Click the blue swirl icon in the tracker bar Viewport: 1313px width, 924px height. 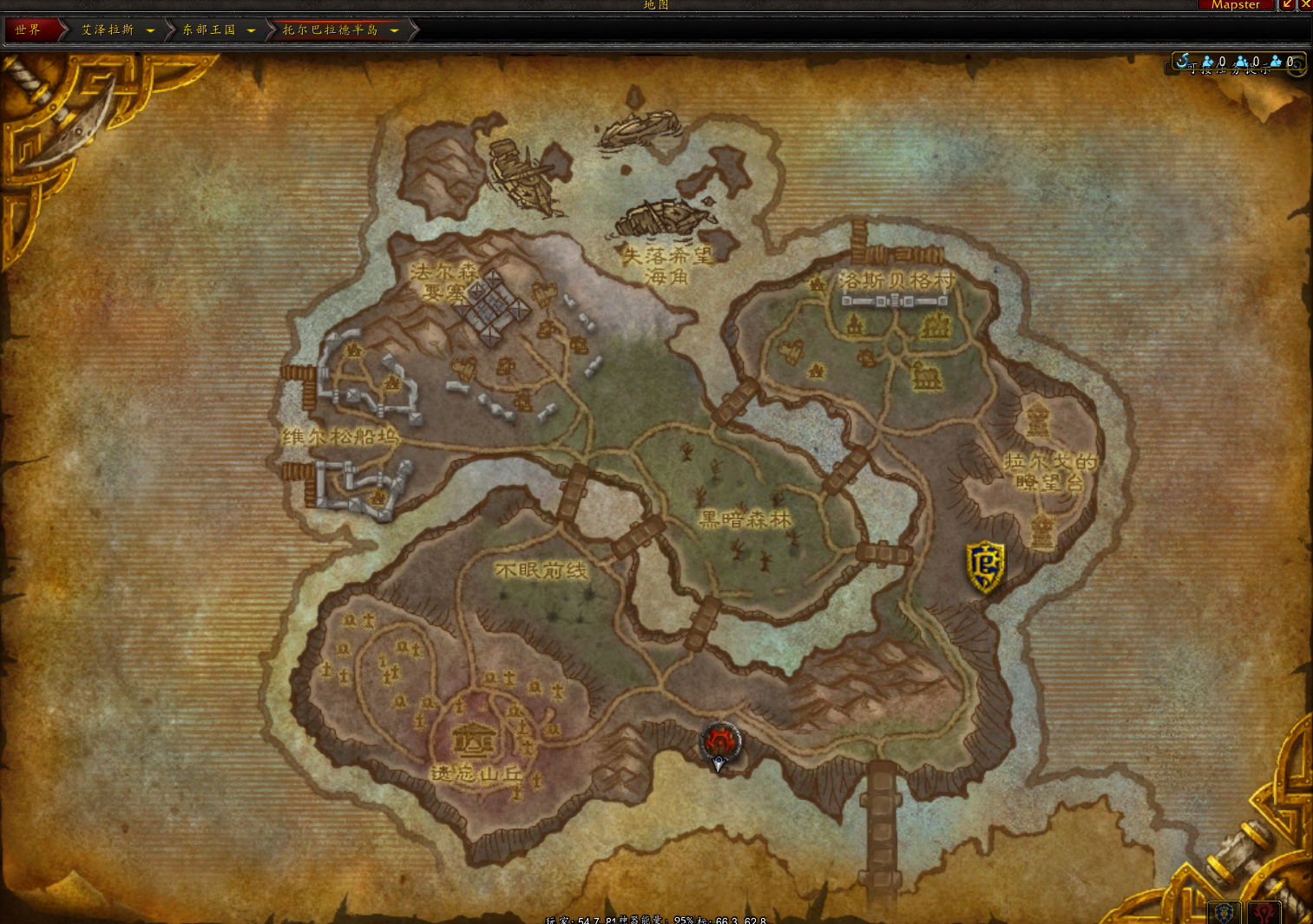click(x=1182, y=61)
